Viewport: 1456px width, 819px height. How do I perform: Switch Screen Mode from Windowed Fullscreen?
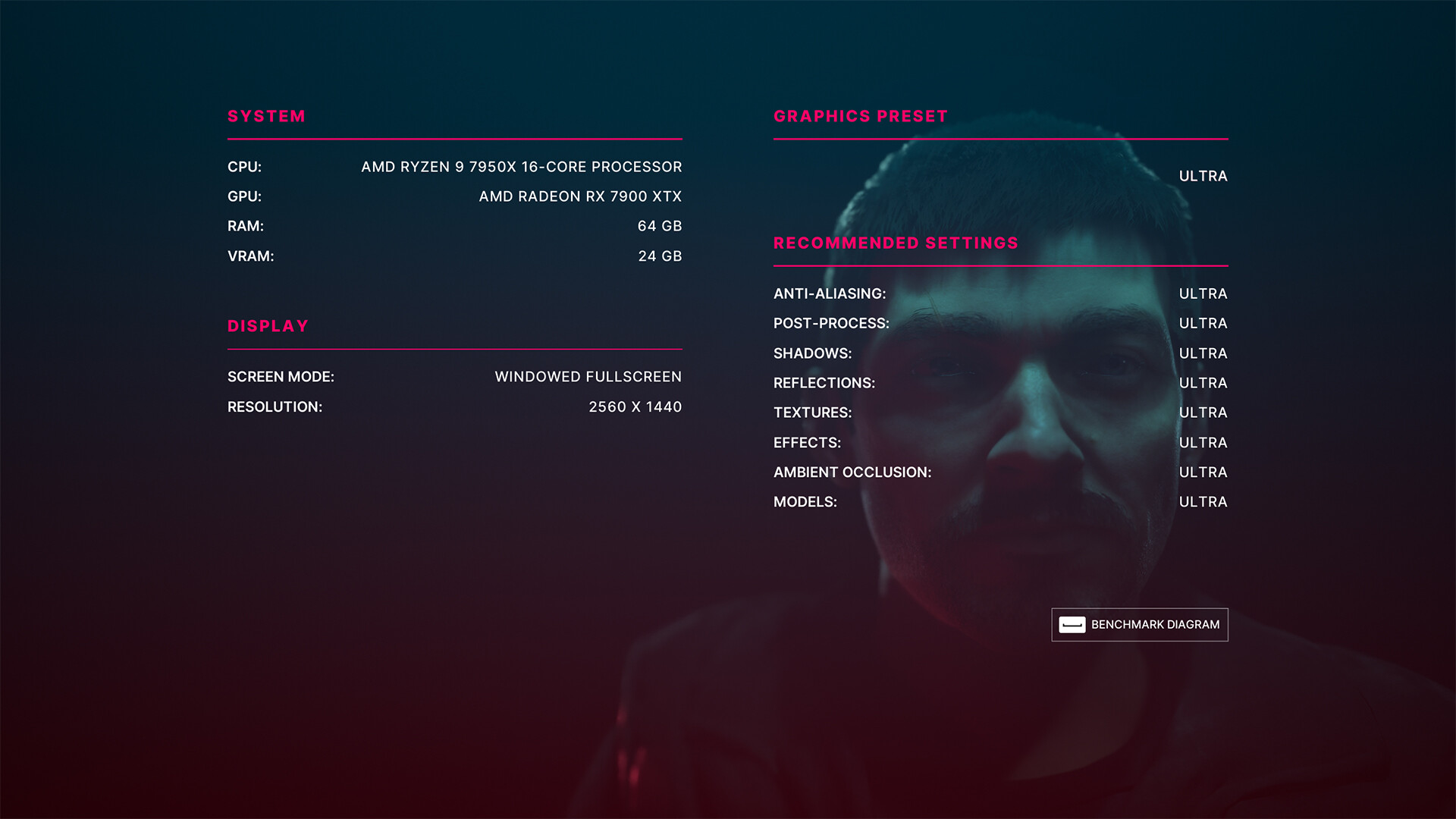click(x=588, y=376)
